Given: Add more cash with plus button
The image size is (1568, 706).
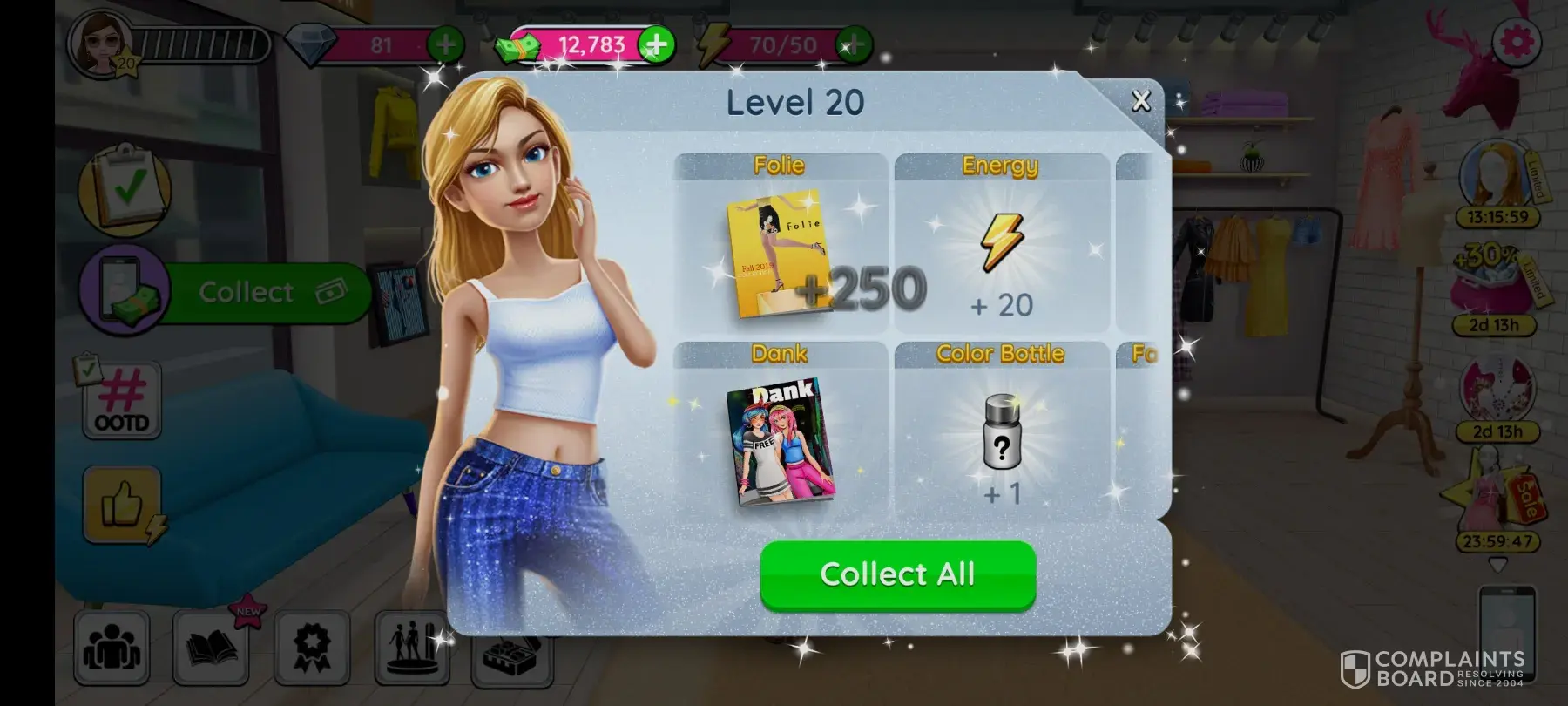Looking at the screenshot, I should pos(656,44).
